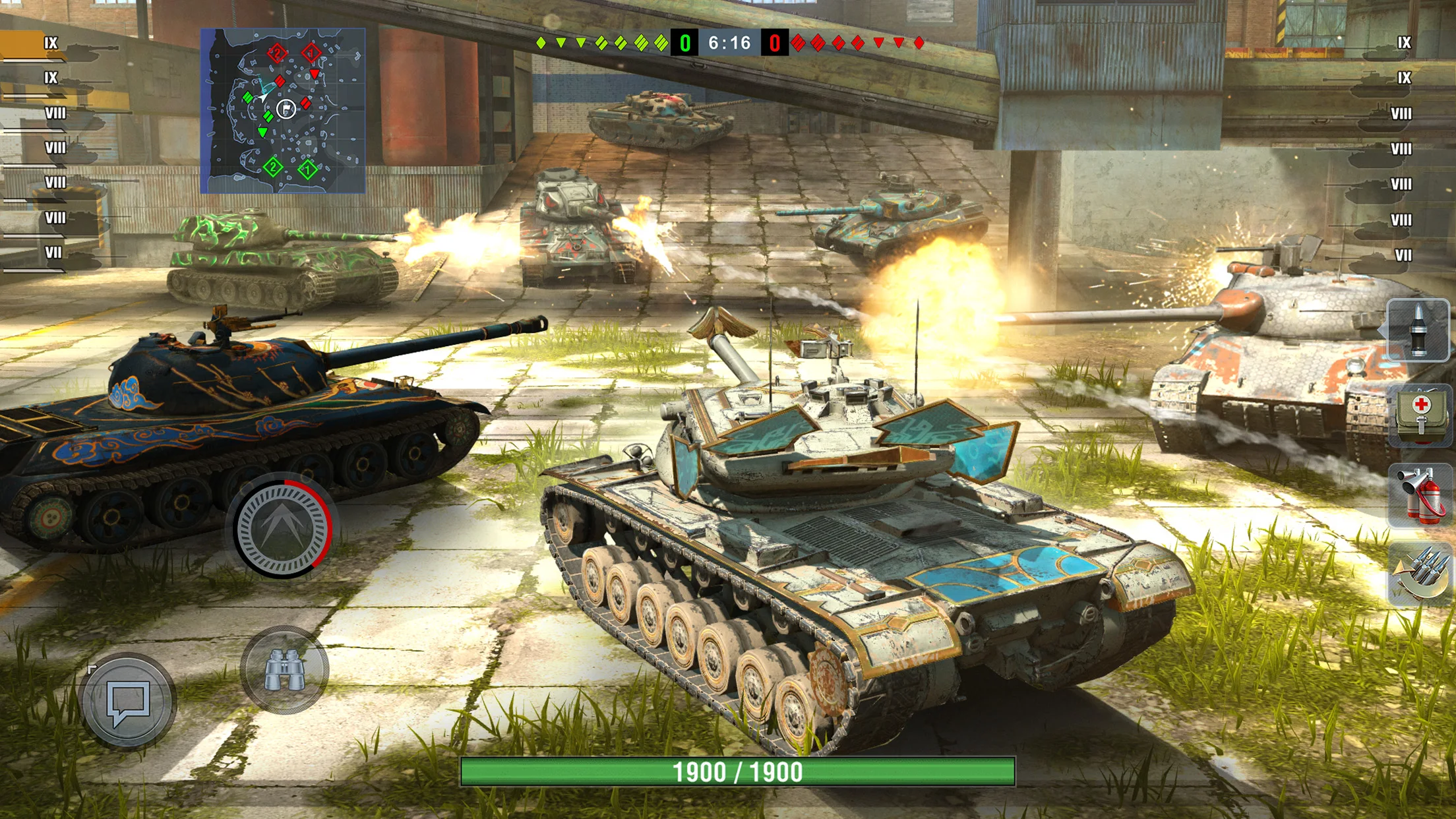Activate the multi-shell reload ability
Viewport: 1456px width, 819px height.
[1420, 575]
